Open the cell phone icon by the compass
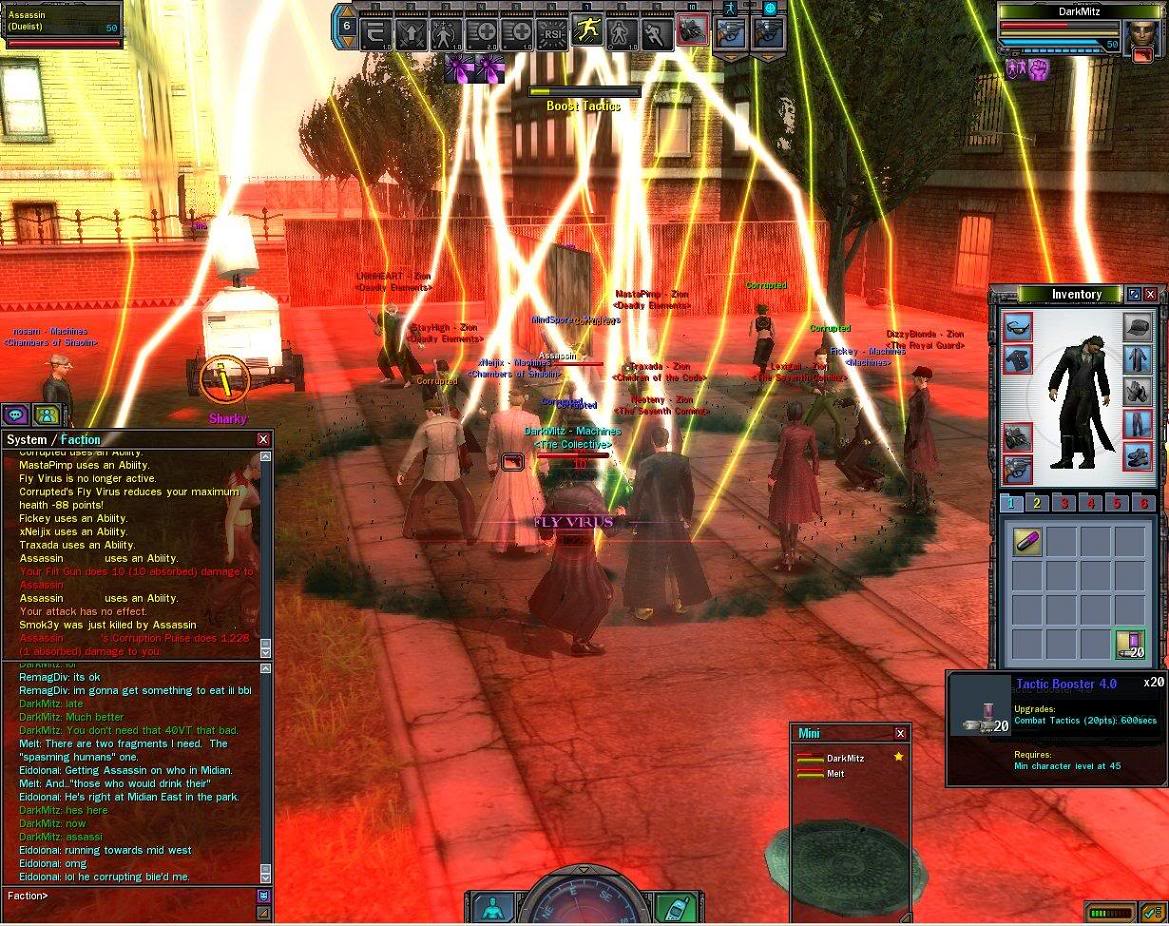The image size is (1169, 926). (675, 908)
